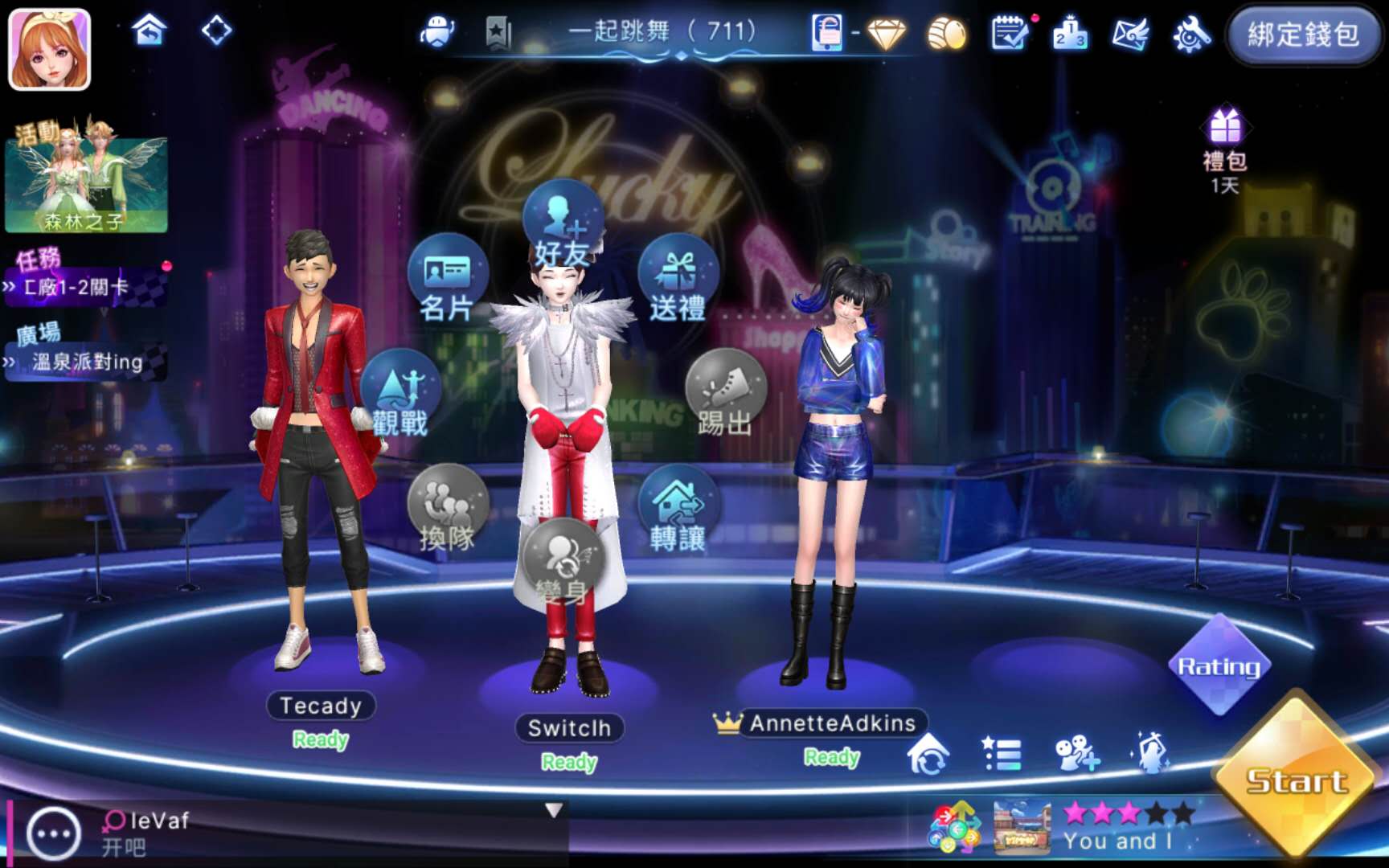
Task: Tap the 綁定錢包 wallet binding button
Action: coord(1302,35)
